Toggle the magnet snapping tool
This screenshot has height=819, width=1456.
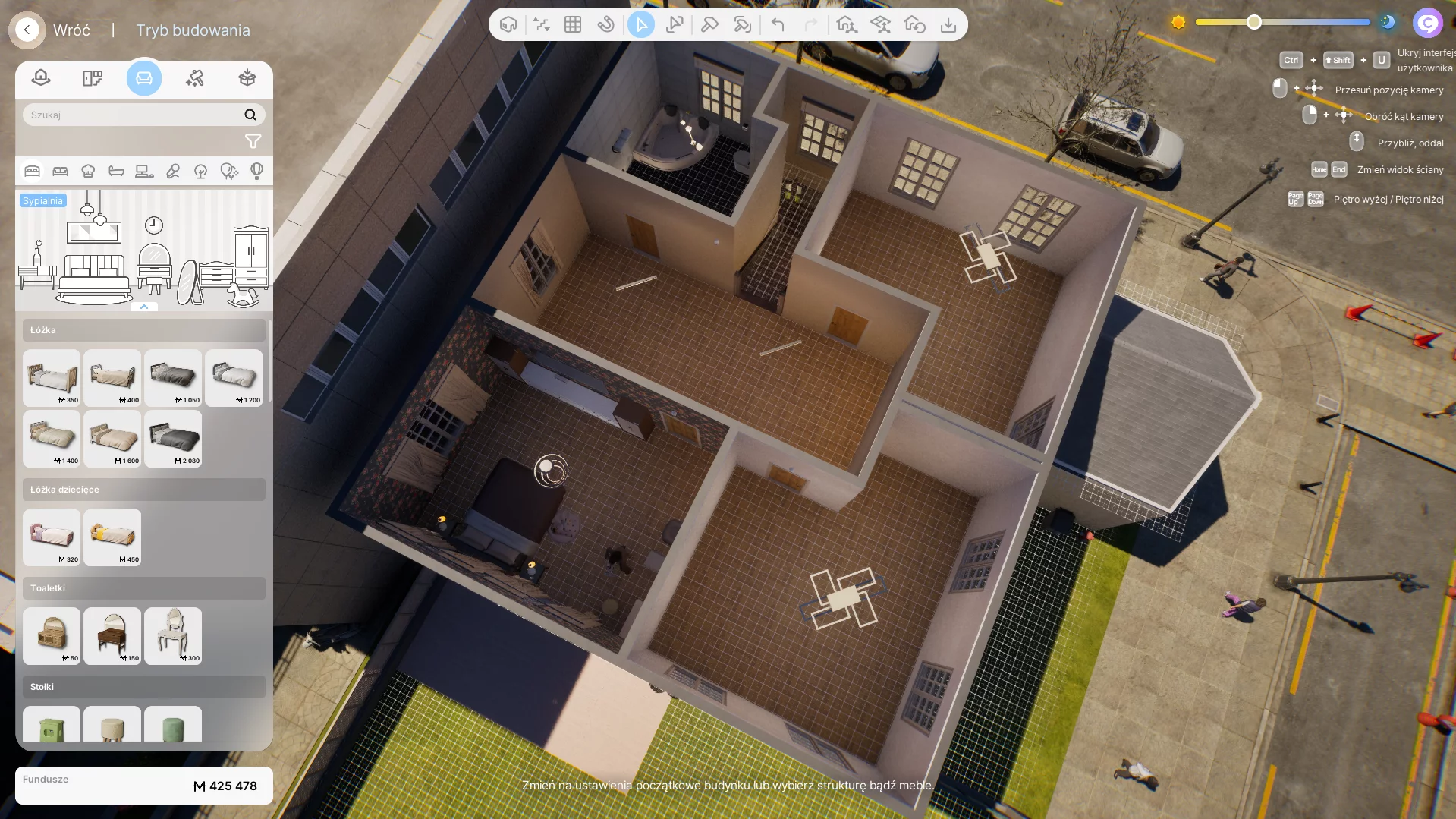click(x=605, y=25)
